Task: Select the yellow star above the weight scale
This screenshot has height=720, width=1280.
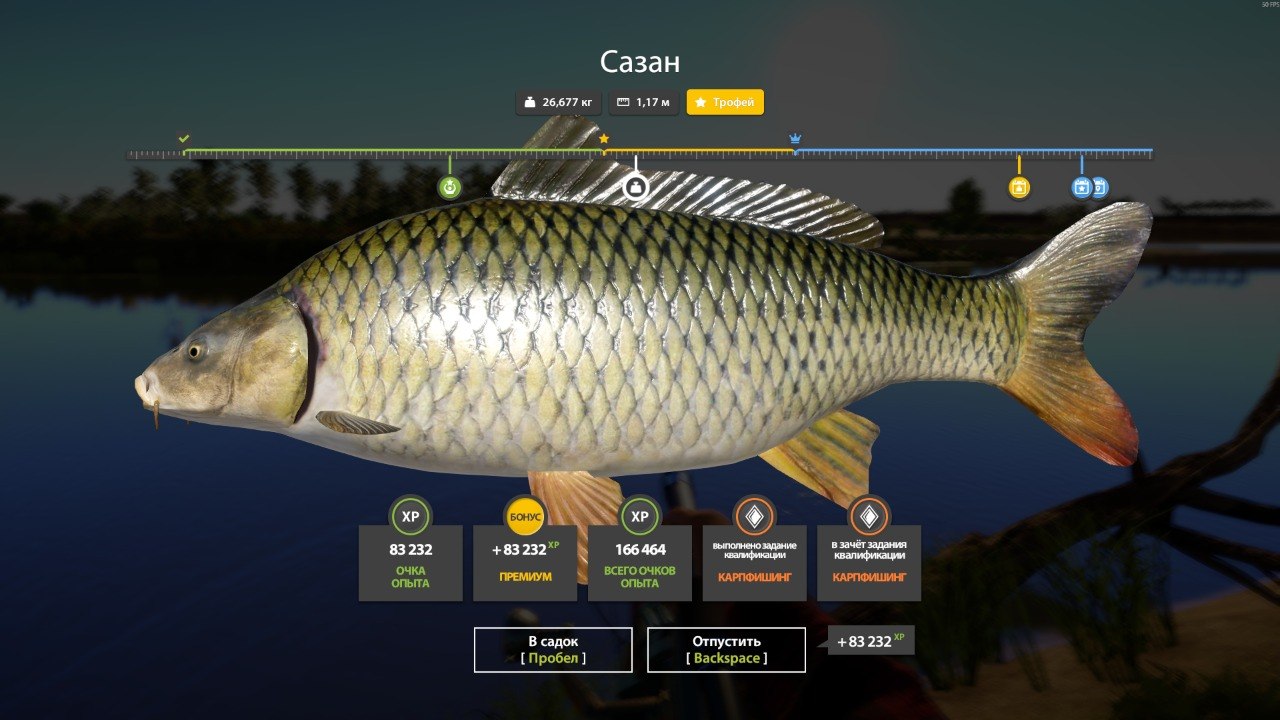Action: pos(603,140)
